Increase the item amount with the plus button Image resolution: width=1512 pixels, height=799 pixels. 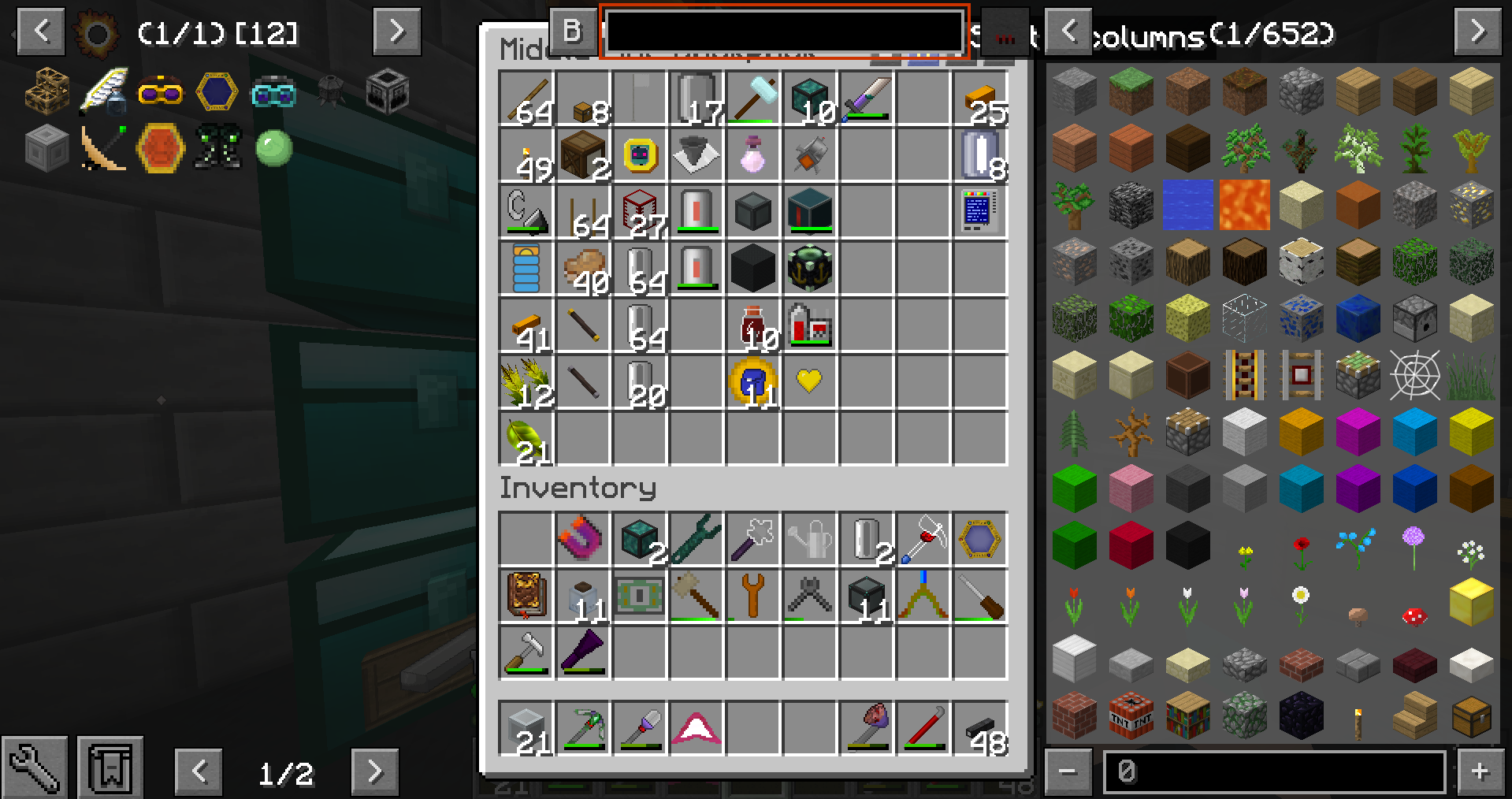tap(1482, 771)
